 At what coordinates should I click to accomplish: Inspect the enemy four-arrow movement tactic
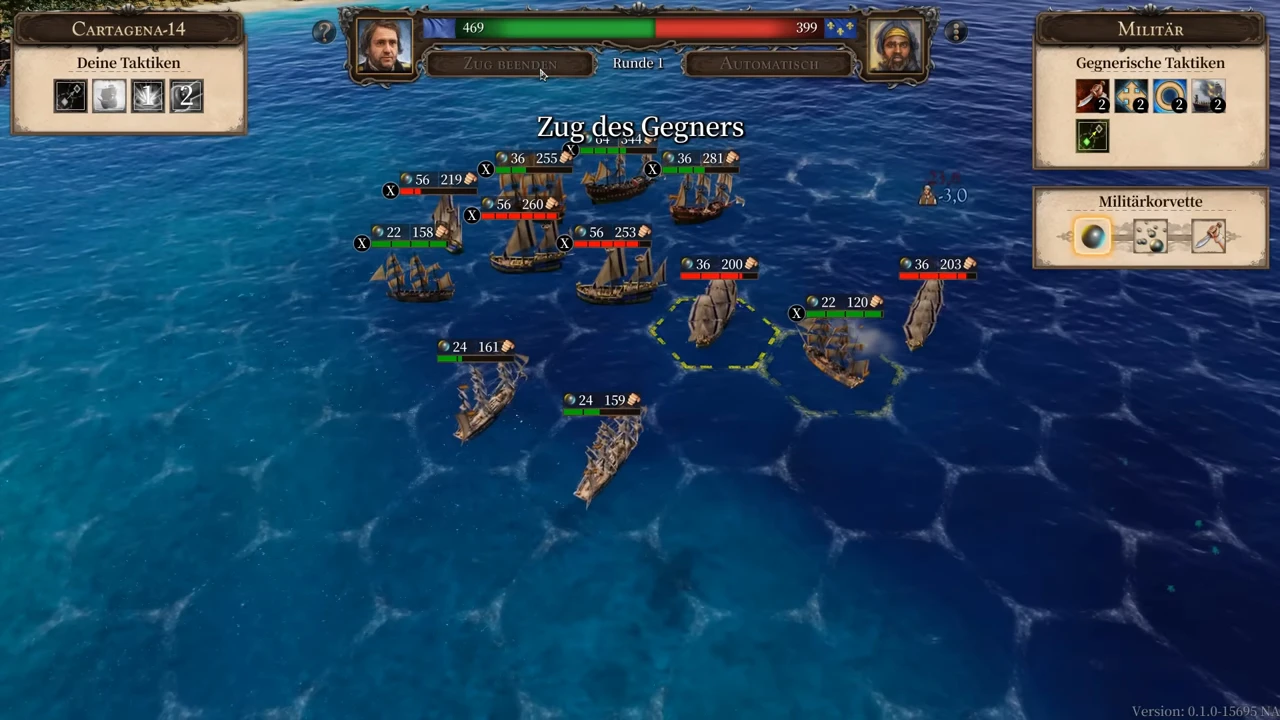[1131, 97]
